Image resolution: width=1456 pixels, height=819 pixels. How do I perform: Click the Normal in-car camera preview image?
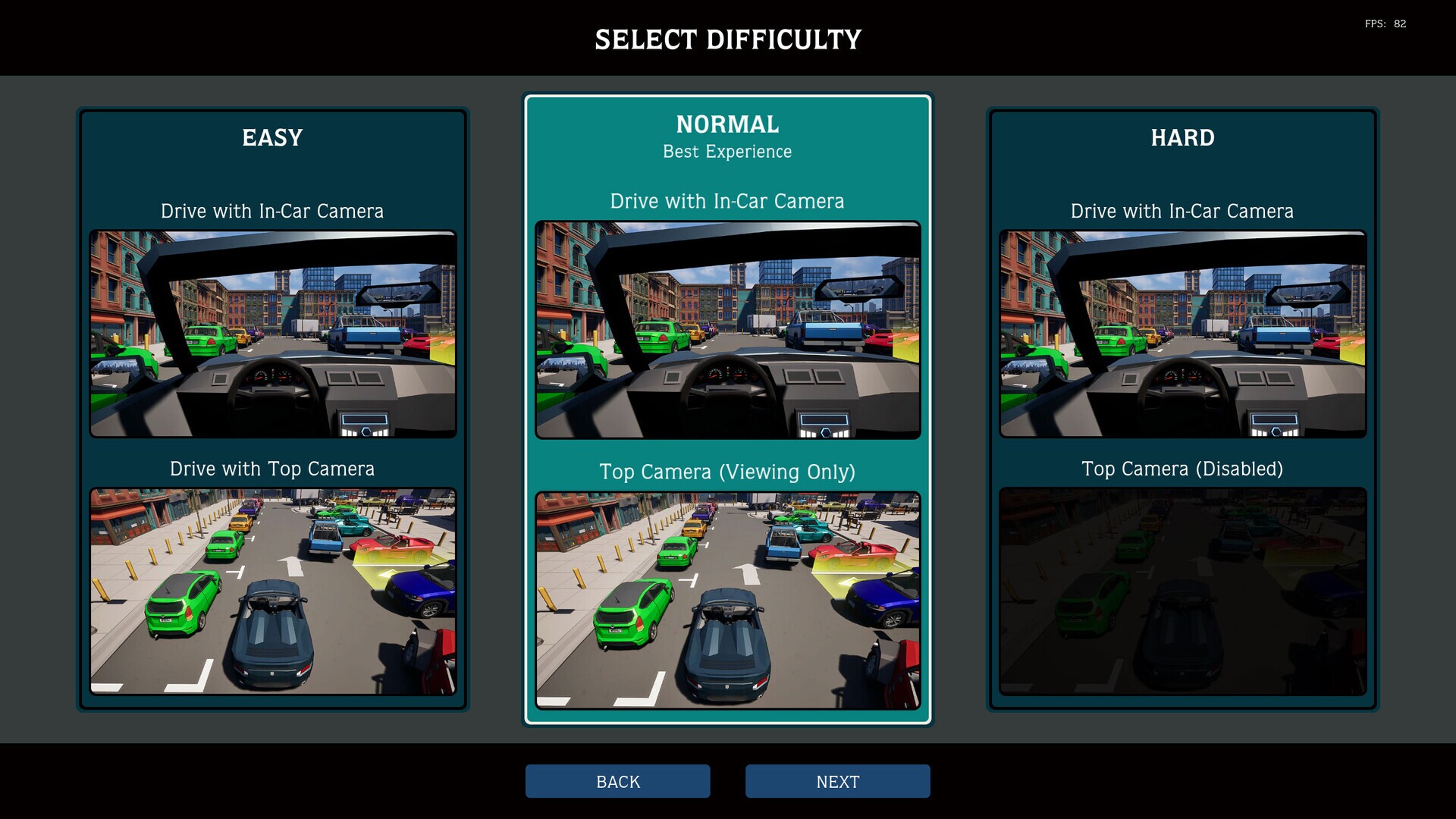pyautogui.click(x=726, y=330)
